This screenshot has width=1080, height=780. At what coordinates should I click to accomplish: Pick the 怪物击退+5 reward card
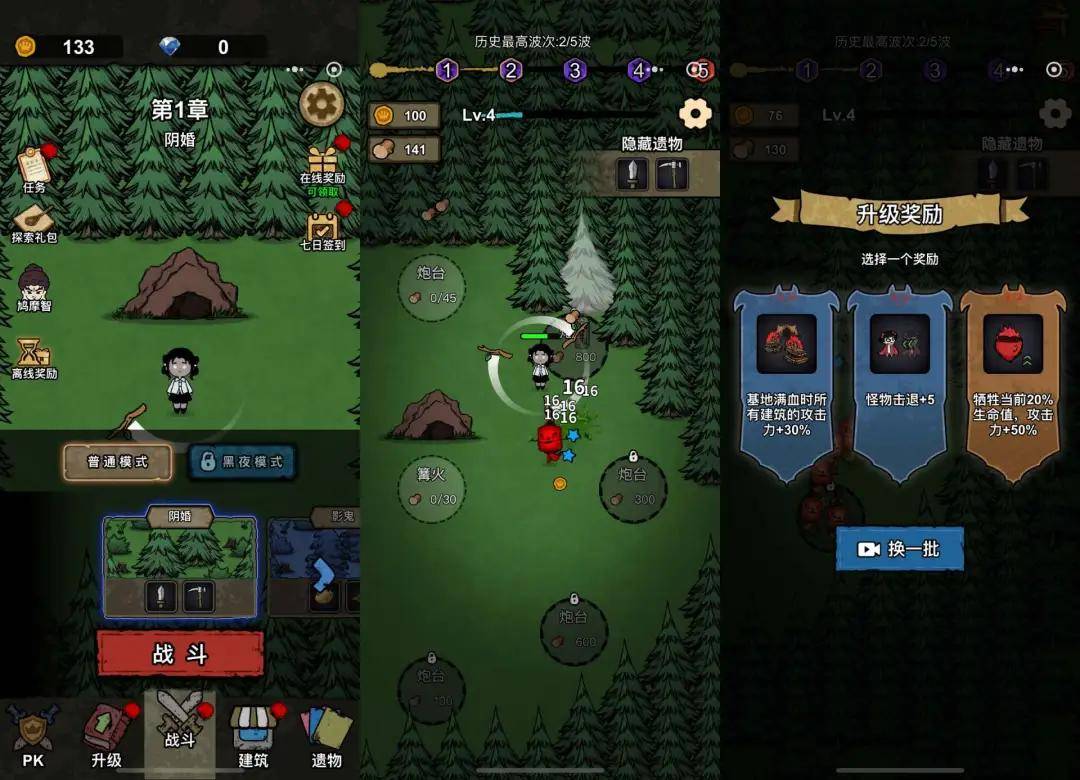[x=899, y=385]
